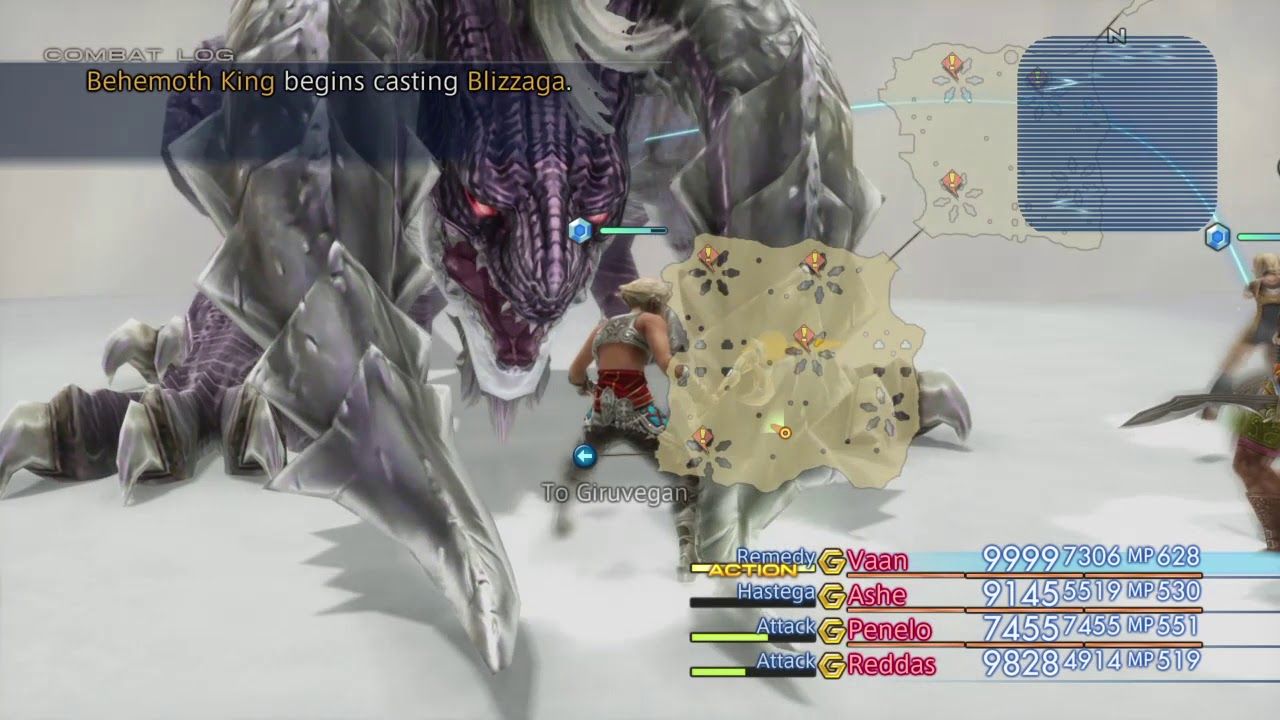Click Penelo's gambit icon
The image size is (1280, 720).
832,628
